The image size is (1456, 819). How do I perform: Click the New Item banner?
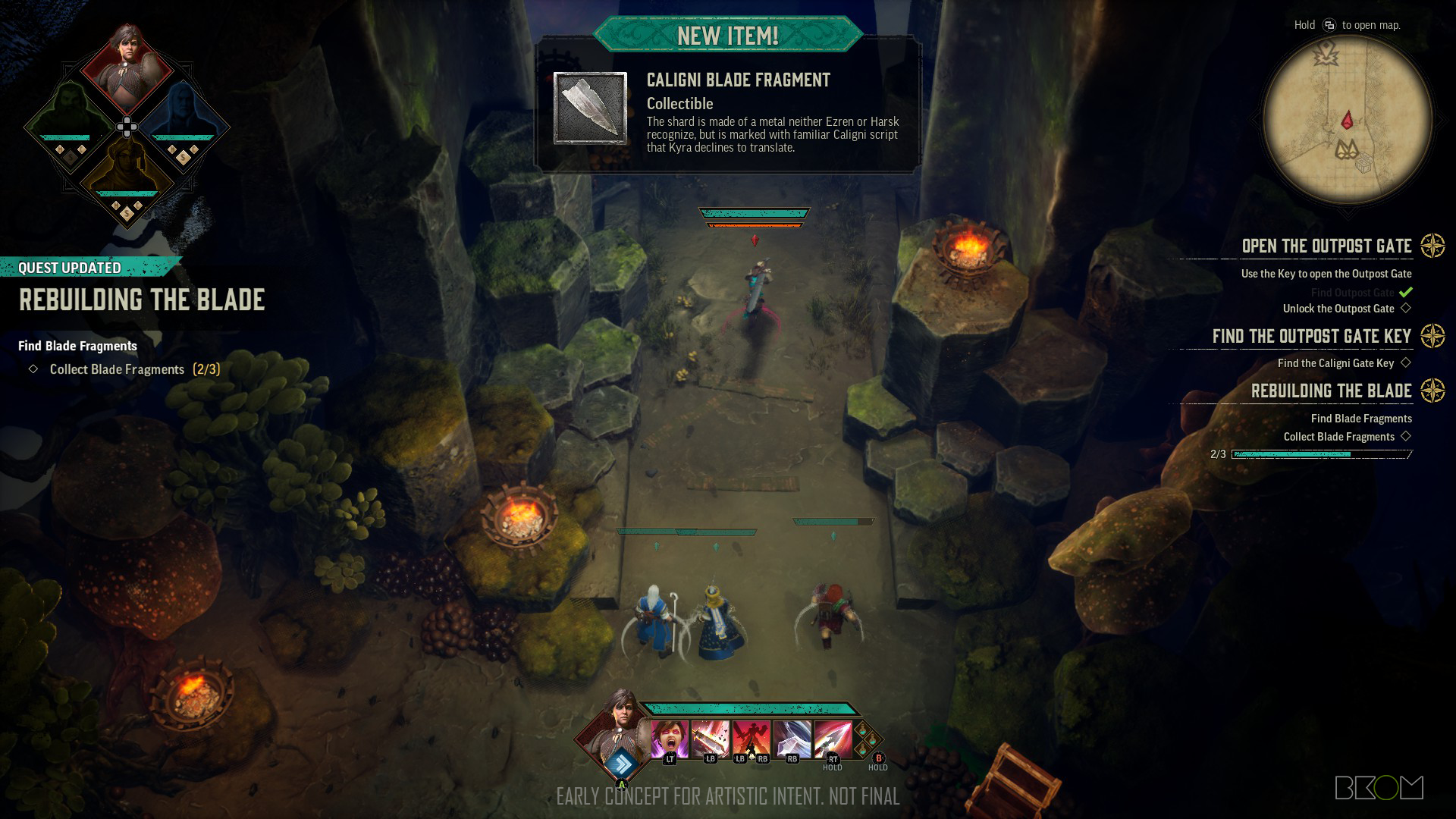(x=727, y=35)
